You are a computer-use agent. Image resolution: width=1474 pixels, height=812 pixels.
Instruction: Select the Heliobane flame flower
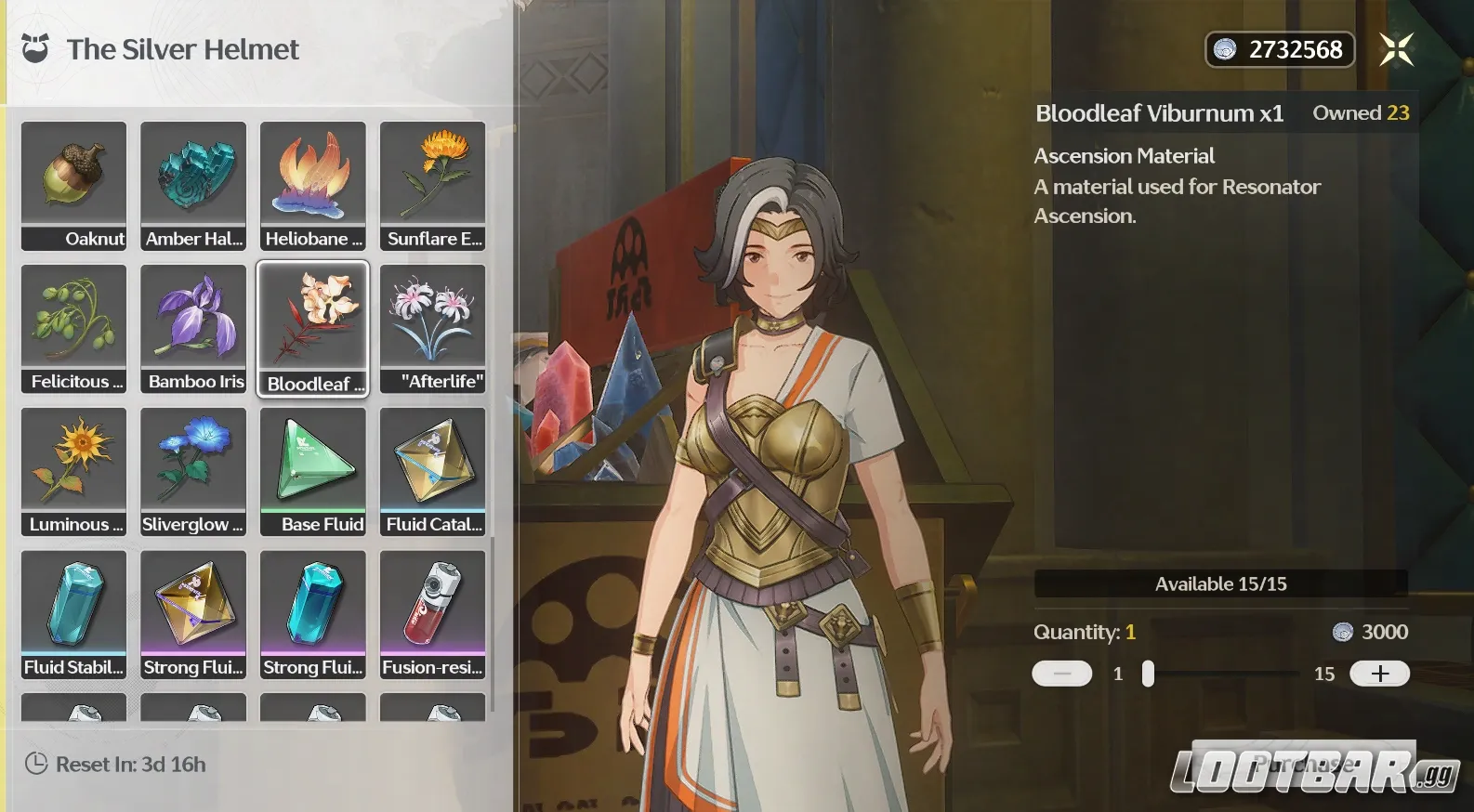pyautogui.click(x=313, y=185)
